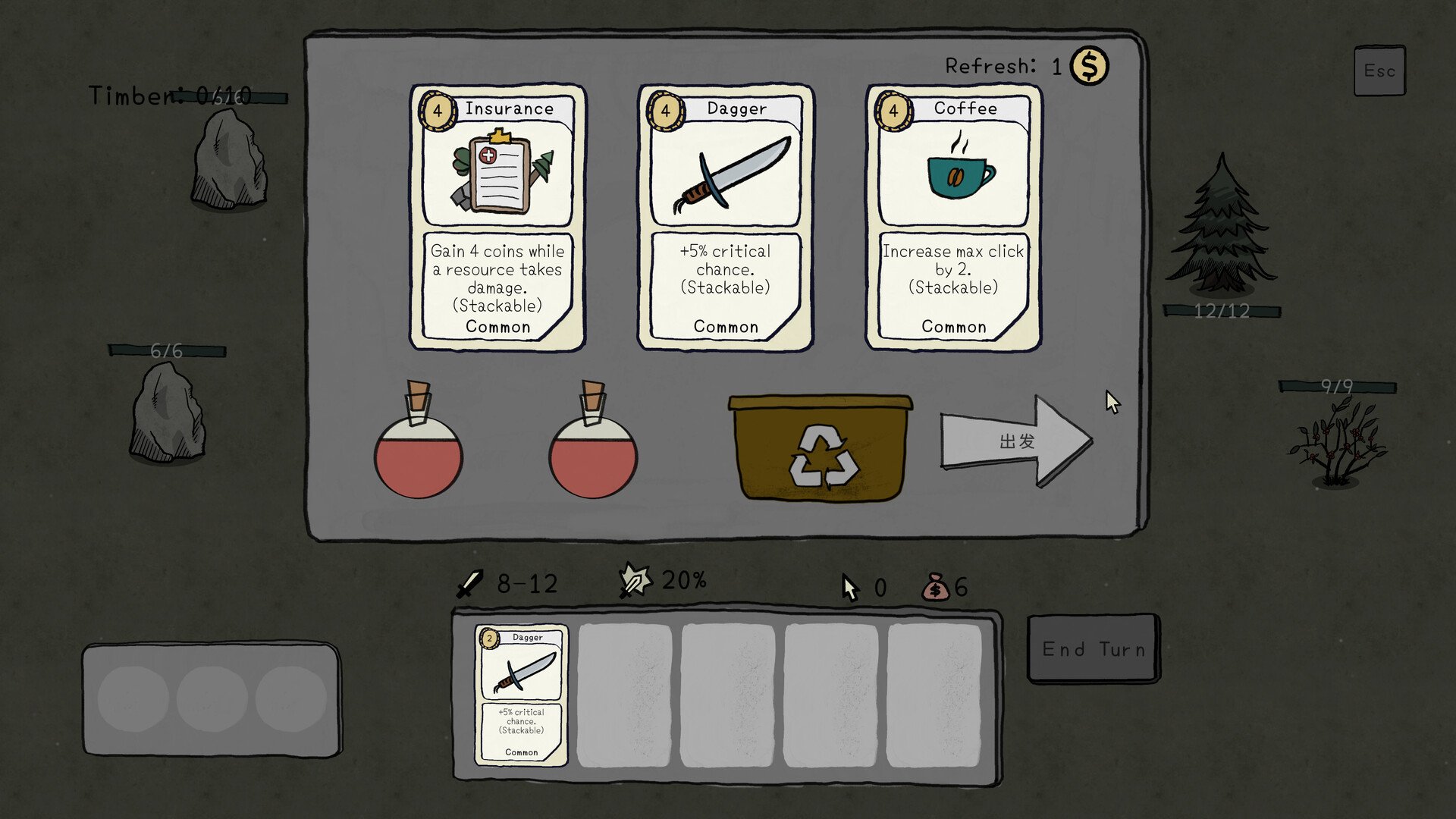The image size is (1456, 819).
Task: Open the recycle bin
Action: [x=821, y=447]
